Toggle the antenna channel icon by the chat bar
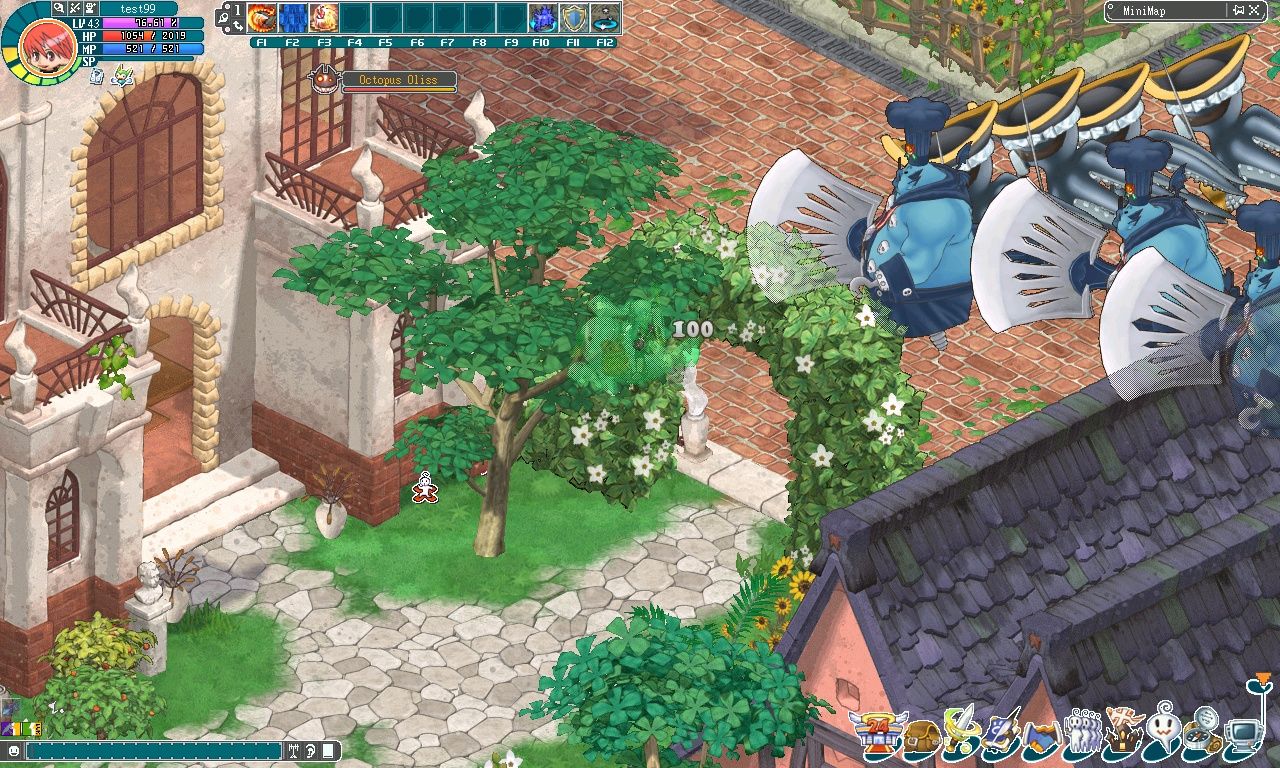This screenshot has width=1280, height=768. click(x=293, y=751)
